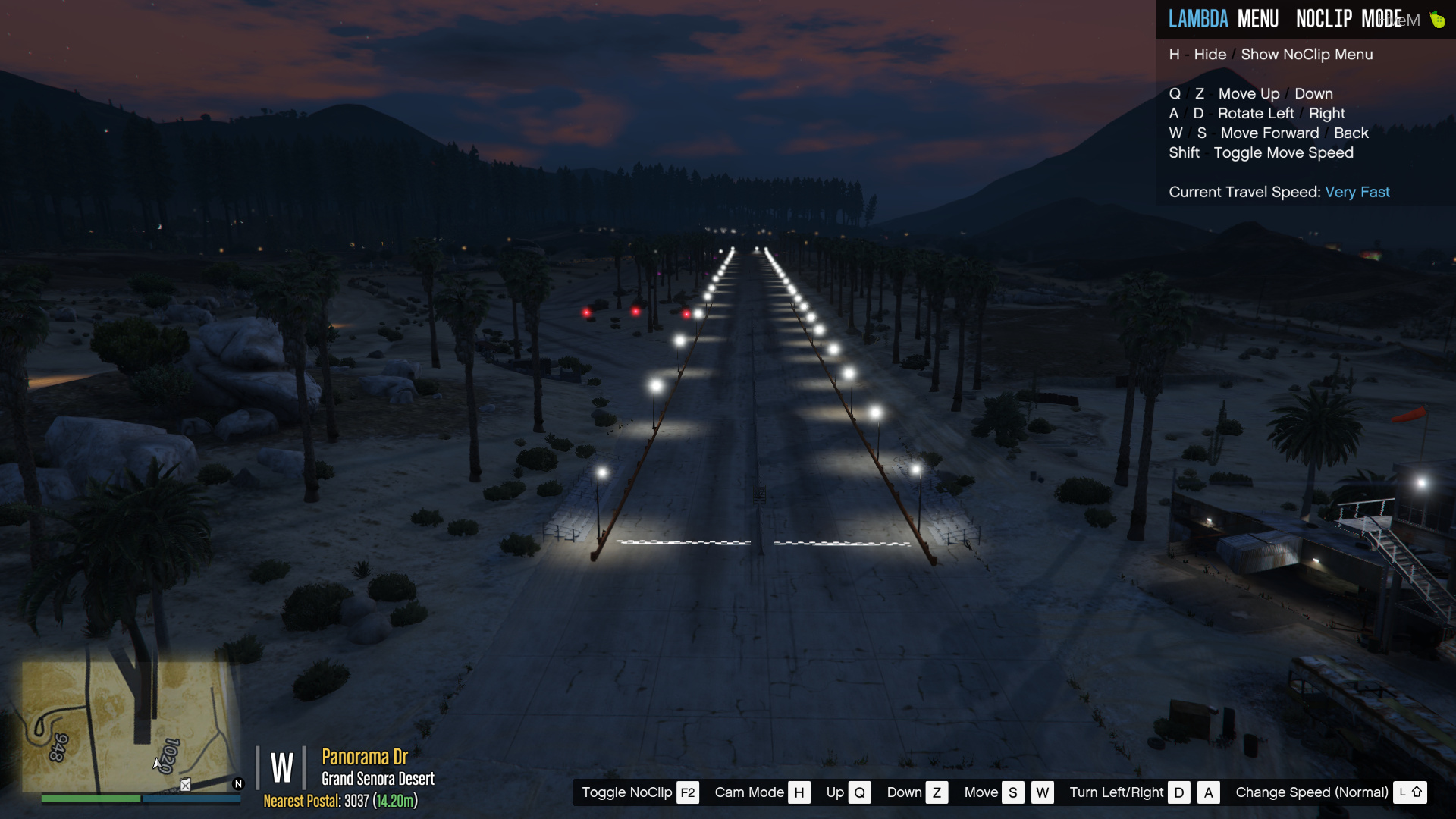Click the A key badge for turning

click(x=1209, y=792)
